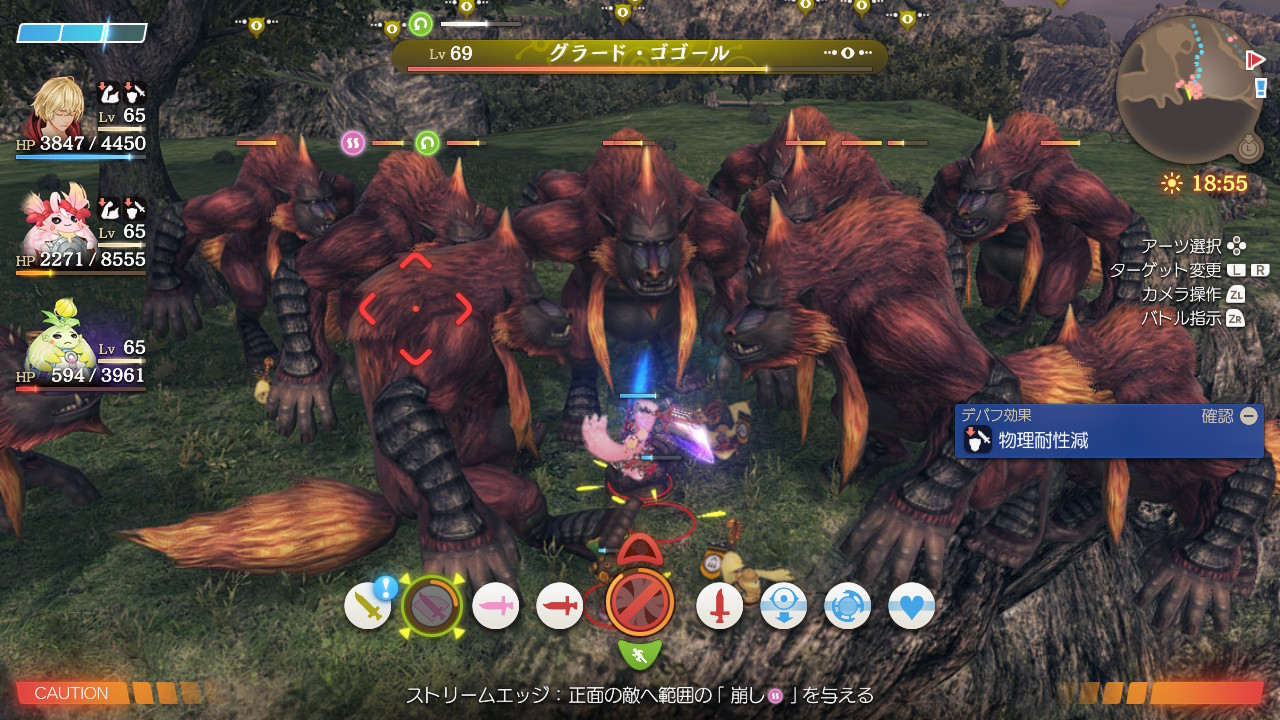Select Shulk's blond-haired portrait
The height and width of the screenshot is (720, 1280).
click(58, 107)
